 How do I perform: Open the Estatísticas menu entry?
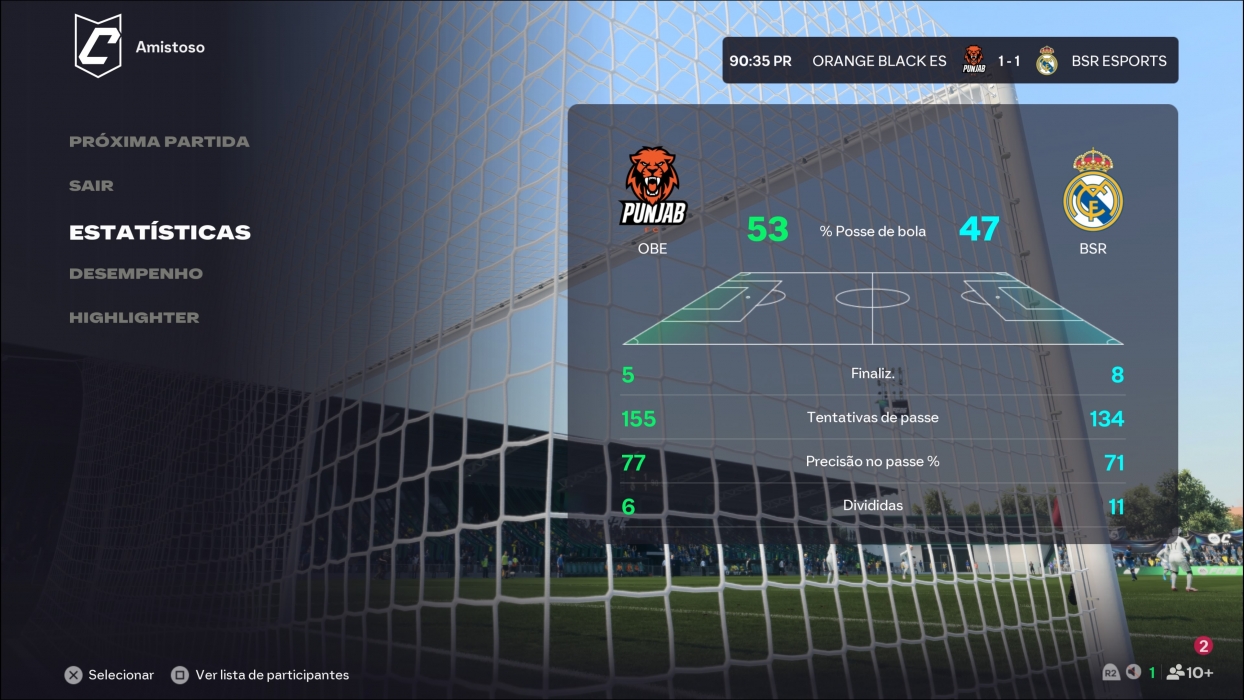coord(160,232)
